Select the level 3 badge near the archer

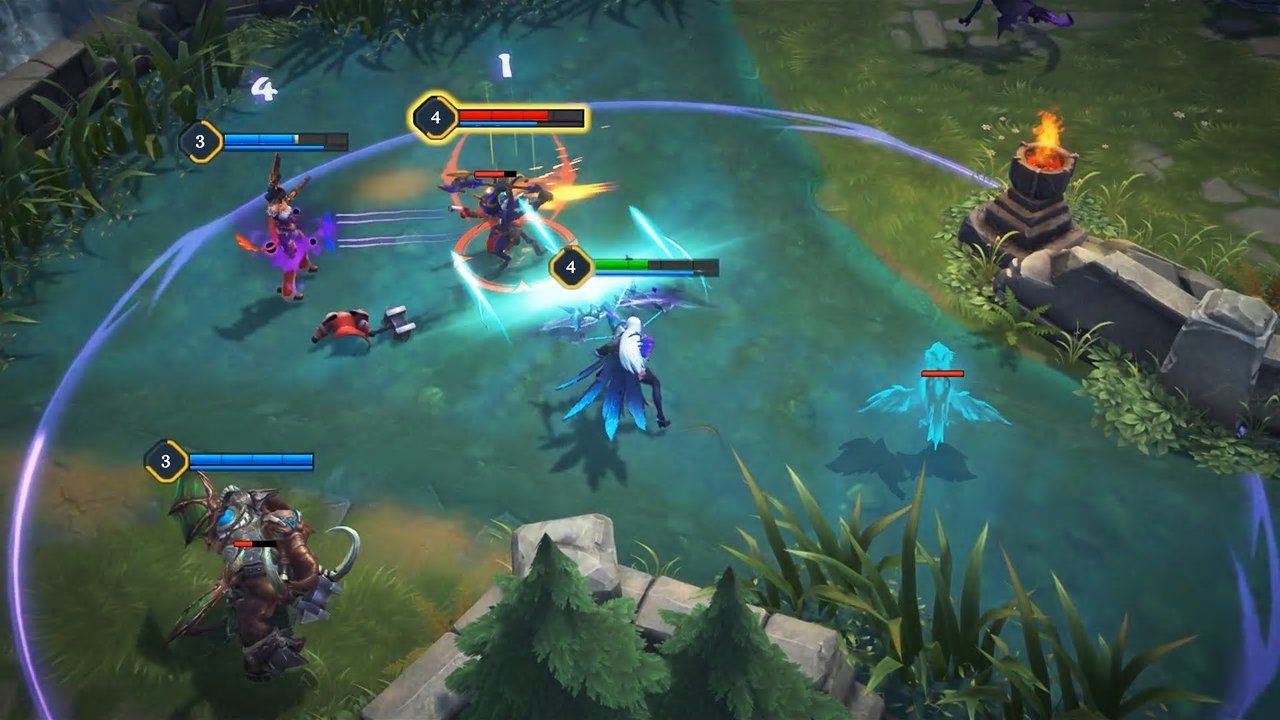click(x=200, y=141)
